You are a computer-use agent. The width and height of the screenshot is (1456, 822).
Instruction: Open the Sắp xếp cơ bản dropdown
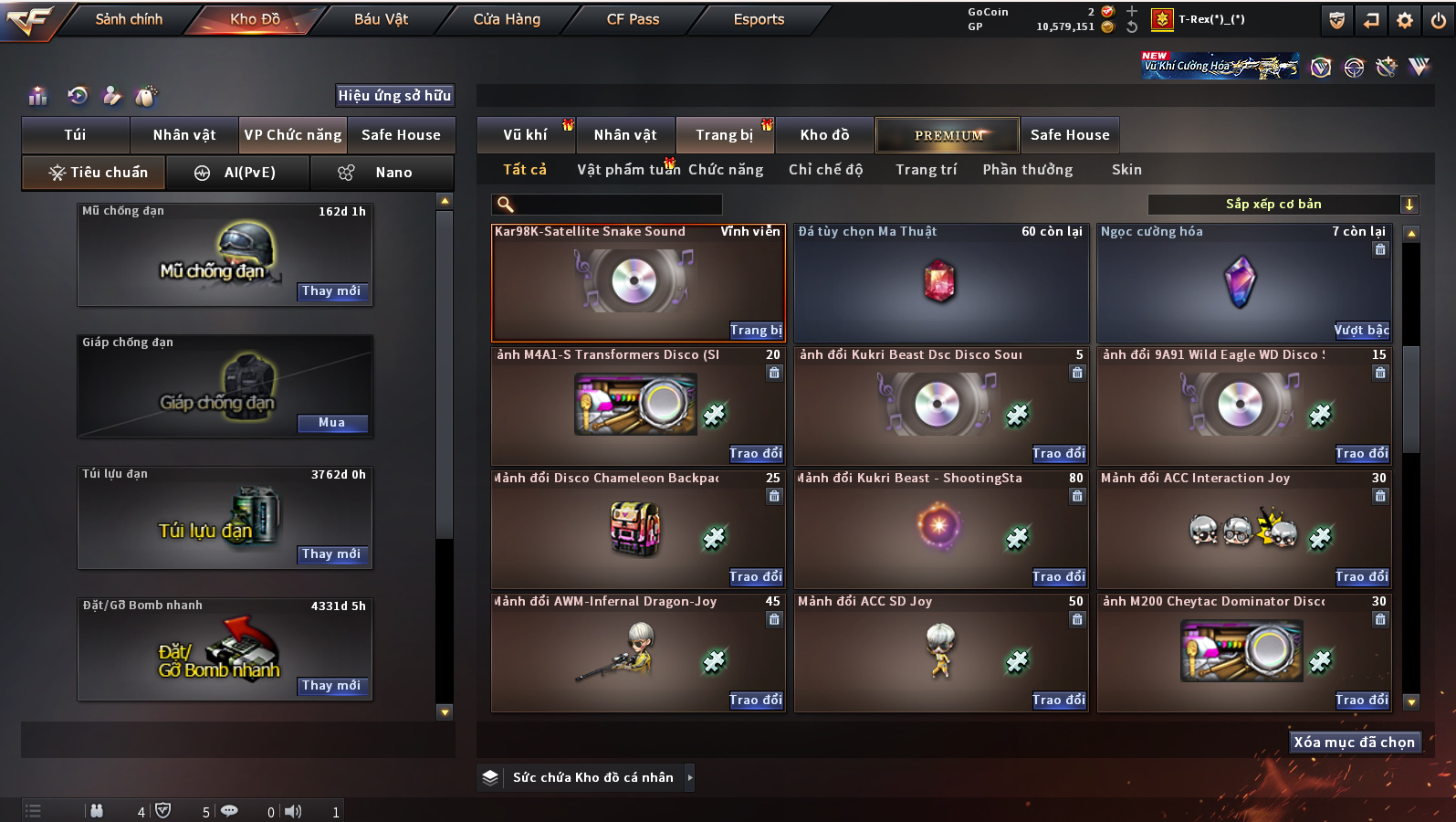[1283, 205]
